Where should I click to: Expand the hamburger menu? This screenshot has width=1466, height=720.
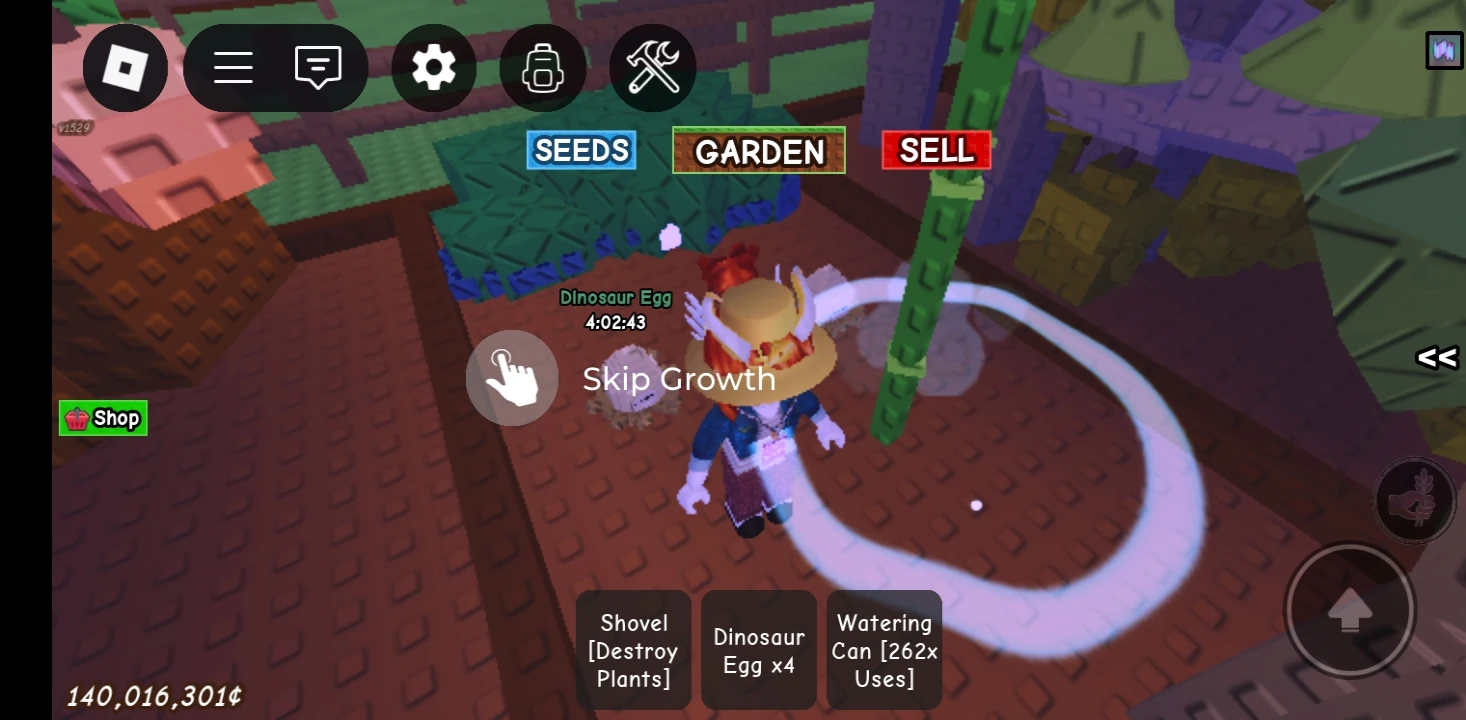tap(232, 67)
